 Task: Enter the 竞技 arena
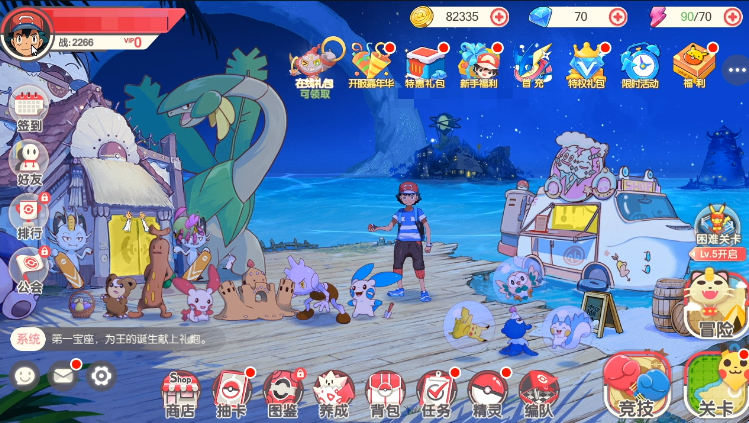636,387
